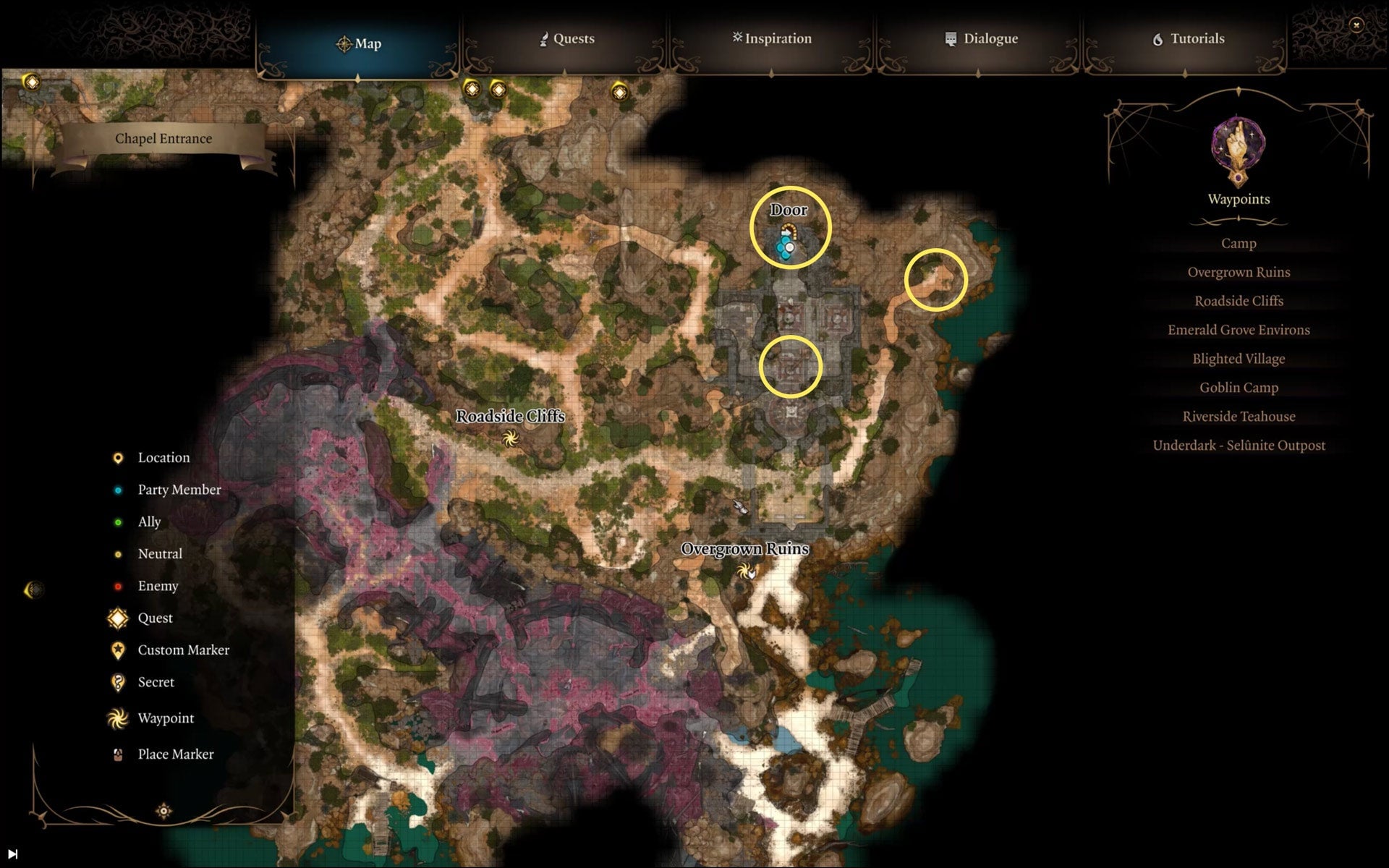
Task: Select the Secret question mark icon in legend
Action: click(116, 681)
